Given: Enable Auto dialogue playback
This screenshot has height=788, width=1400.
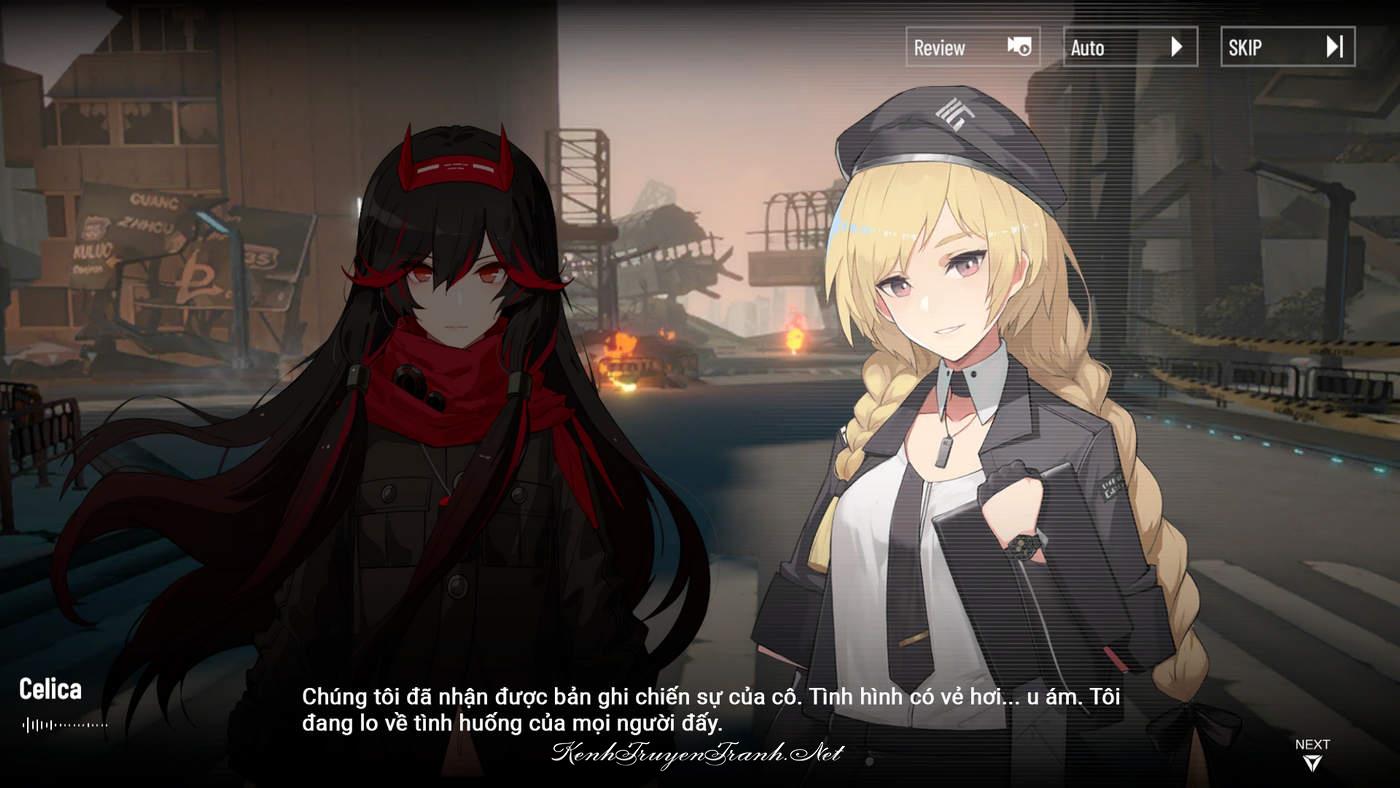Looking at the screenshot, I should [x=1130, y=47].
